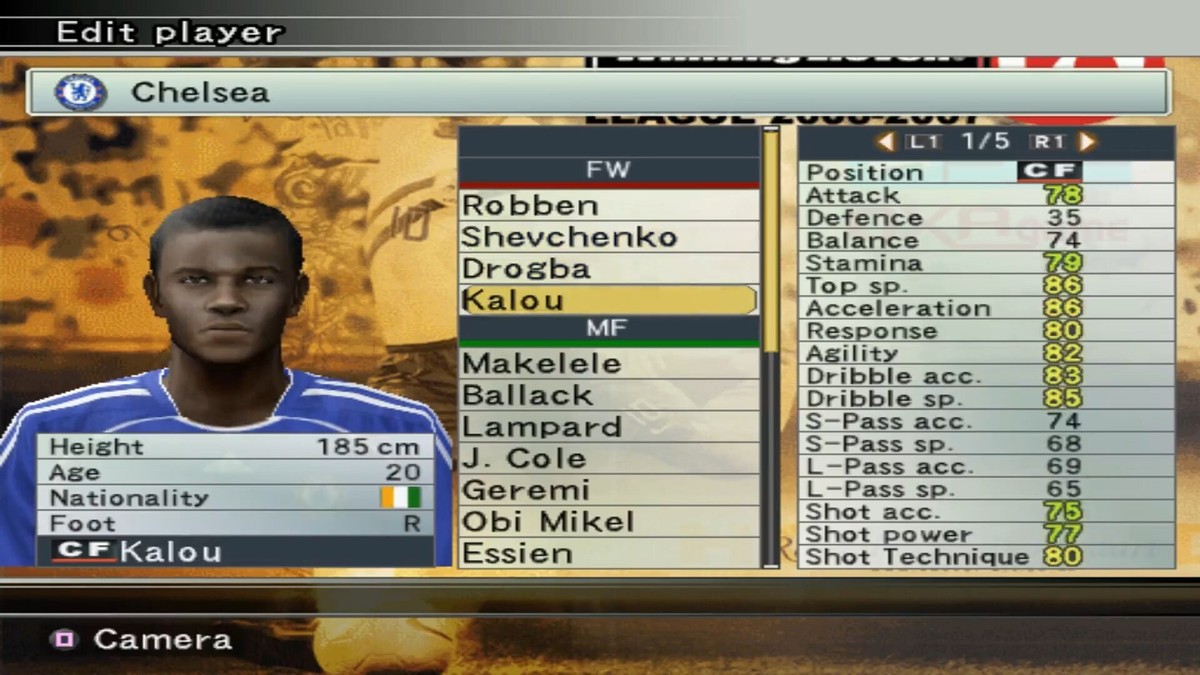Choose Geremi from the midfielders
Screen dimensions: 1200x675
coord(608,490)
